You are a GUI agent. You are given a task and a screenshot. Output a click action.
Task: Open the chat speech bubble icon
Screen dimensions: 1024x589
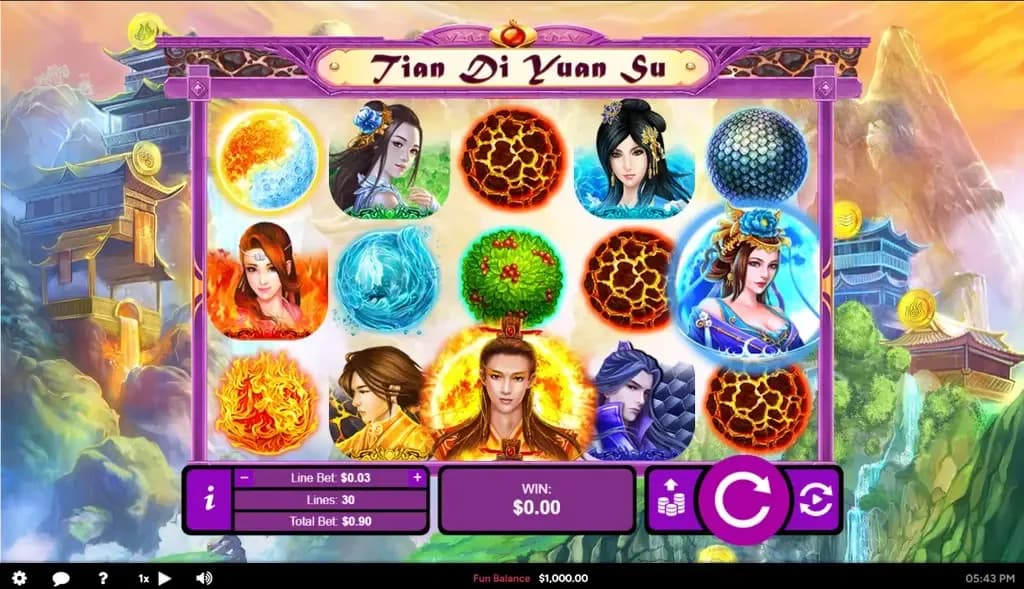click(x=61, y=578)
